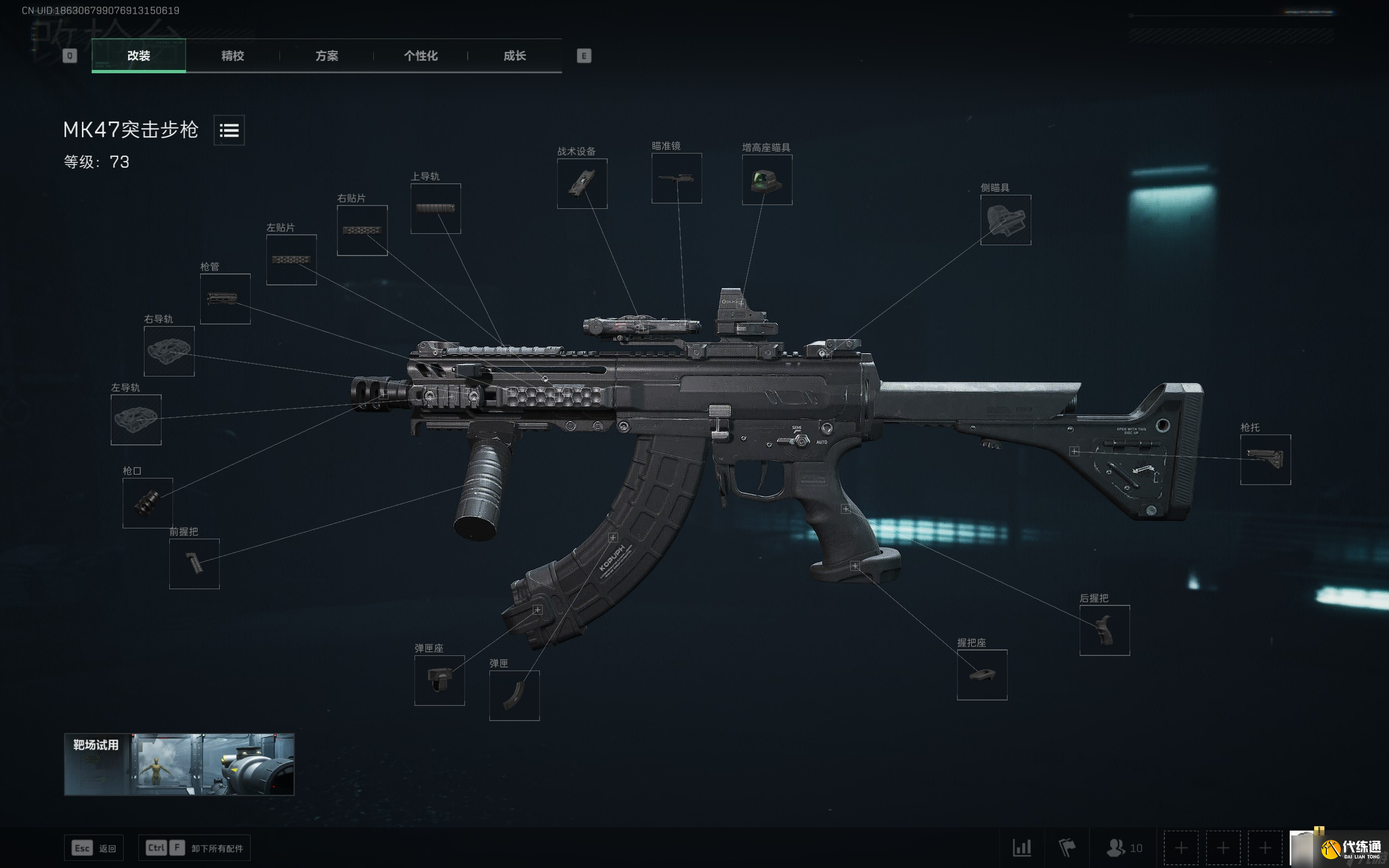Select the 侧瞄具 attachment slot
The height and width of the screenshot is (868, 1389).
pyautogui.click(x=1005, y=220)
